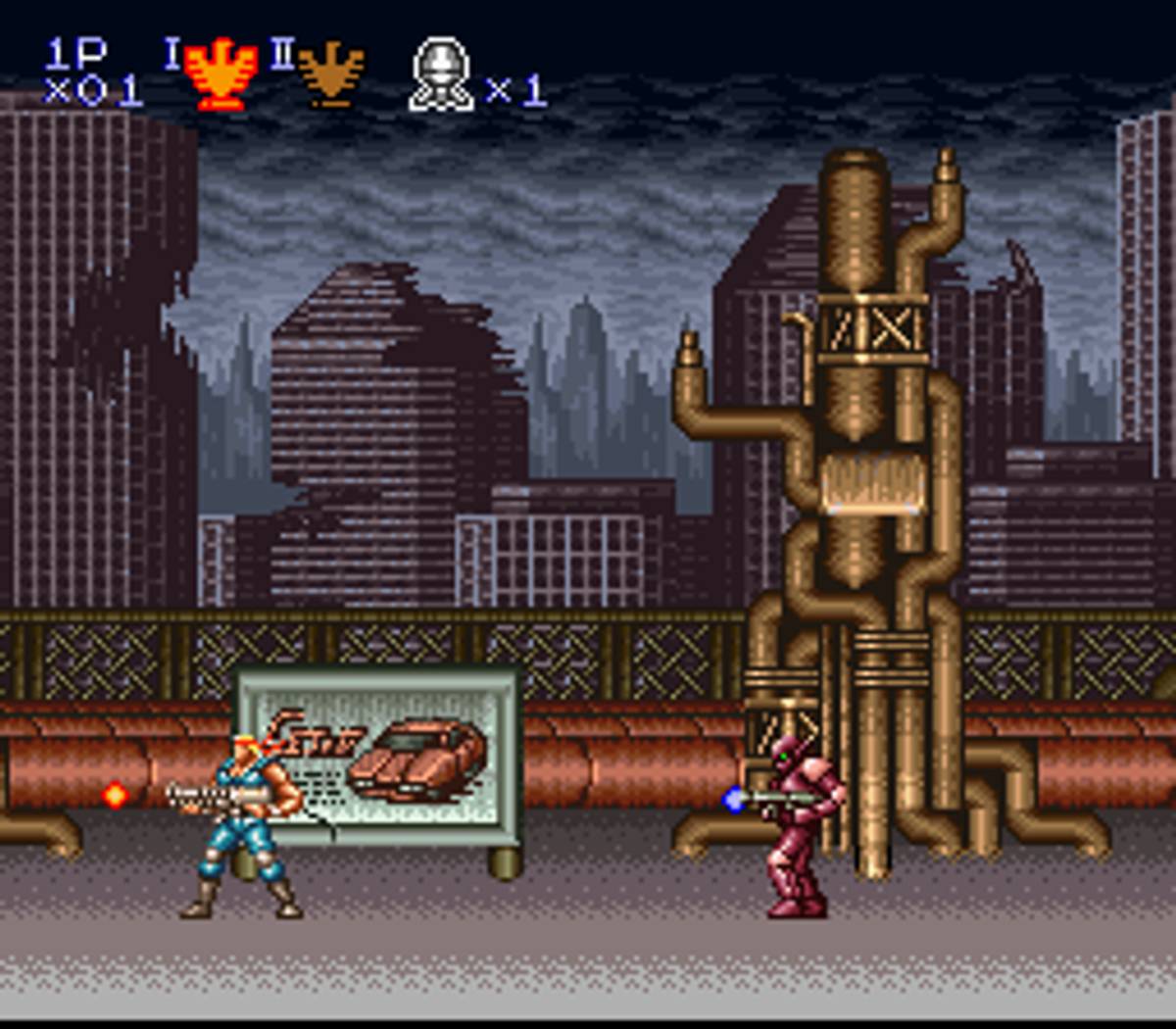This screenshot has width=1176, height=1029.
Task: Select the weapon slot I eagle icon
Action: (x=222, y=73)
